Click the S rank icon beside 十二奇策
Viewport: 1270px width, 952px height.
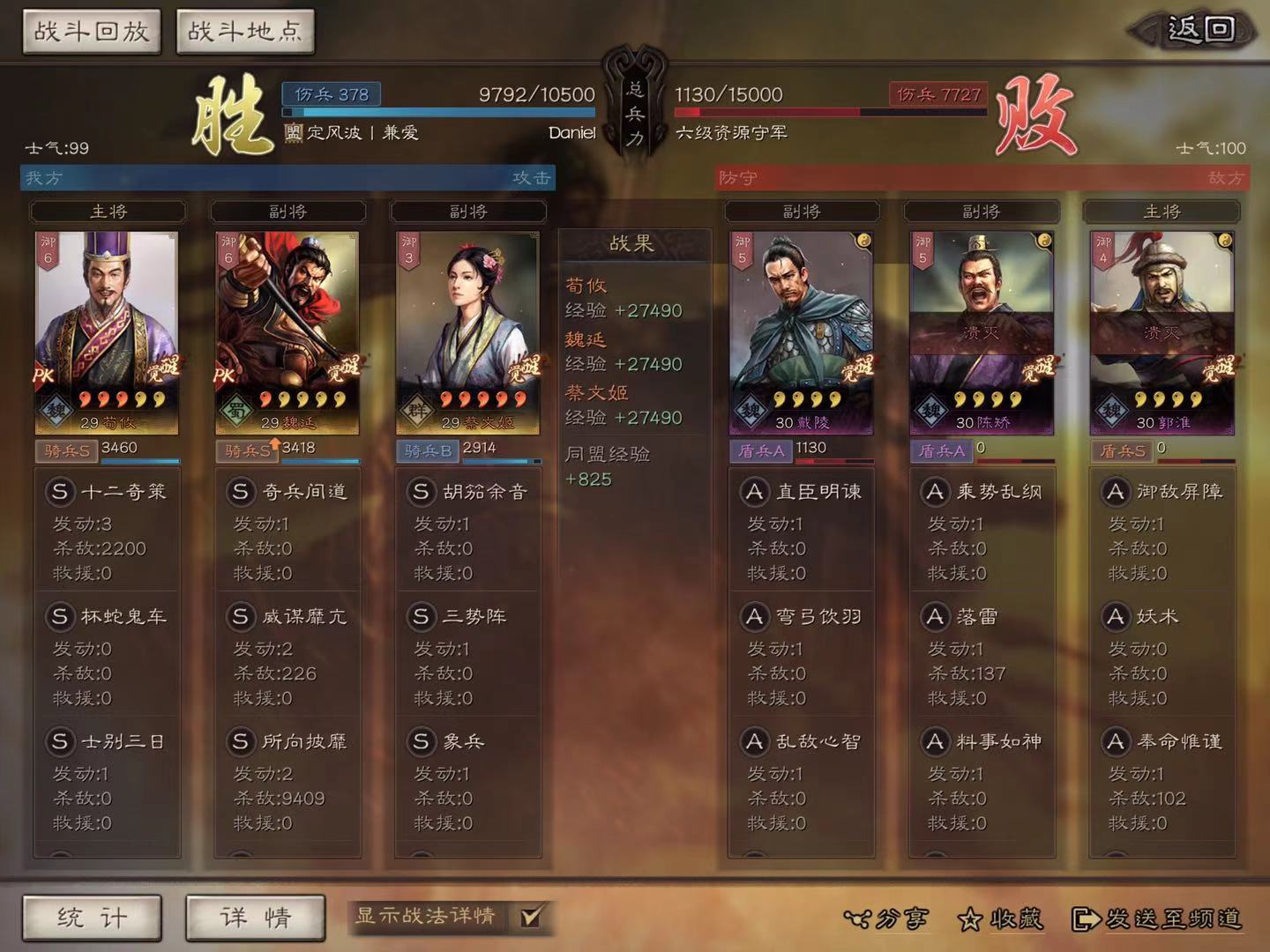[x=60, y=492]
